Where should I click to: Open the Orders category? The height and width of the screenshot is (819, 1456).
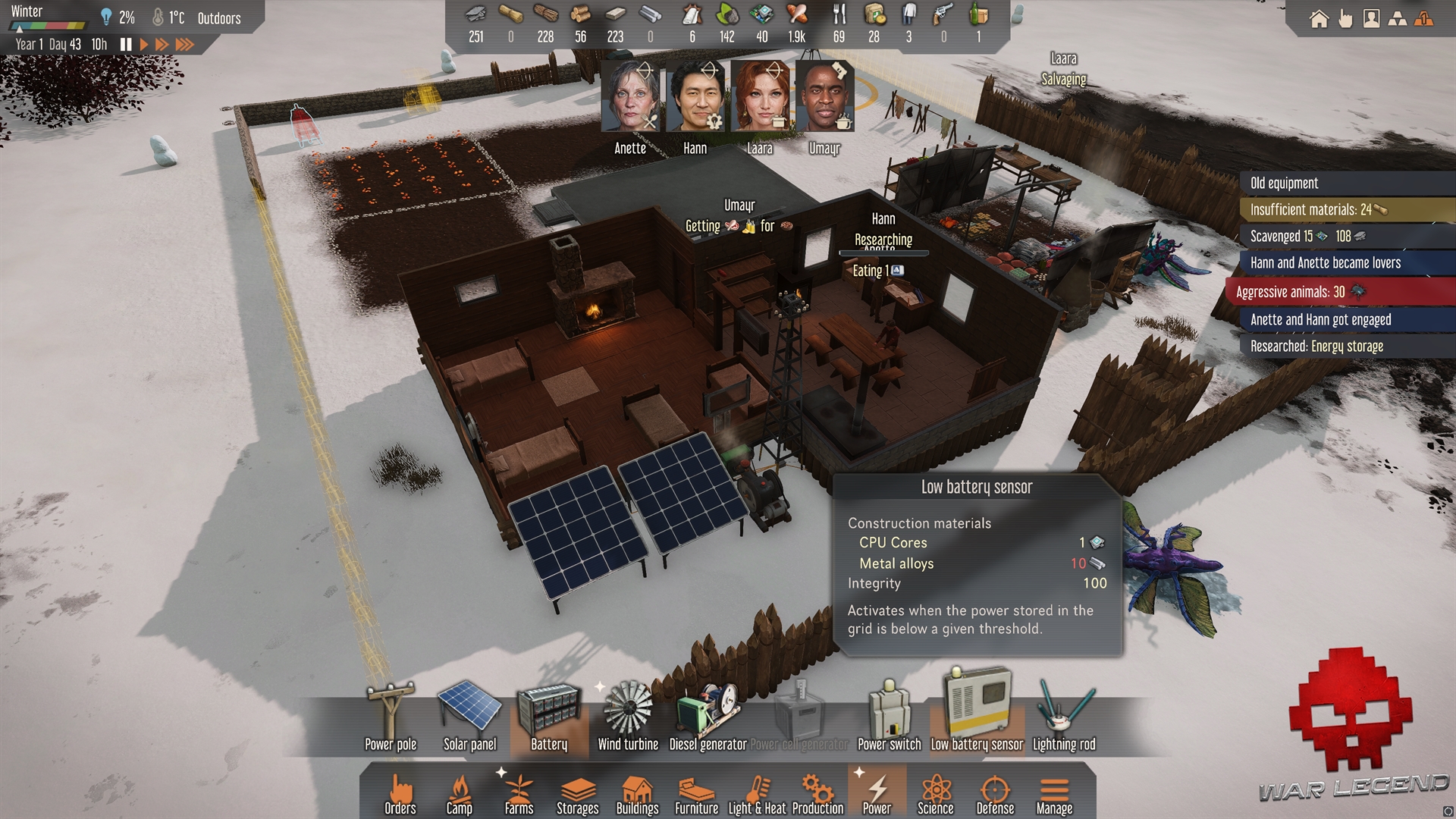coord(400,794)
